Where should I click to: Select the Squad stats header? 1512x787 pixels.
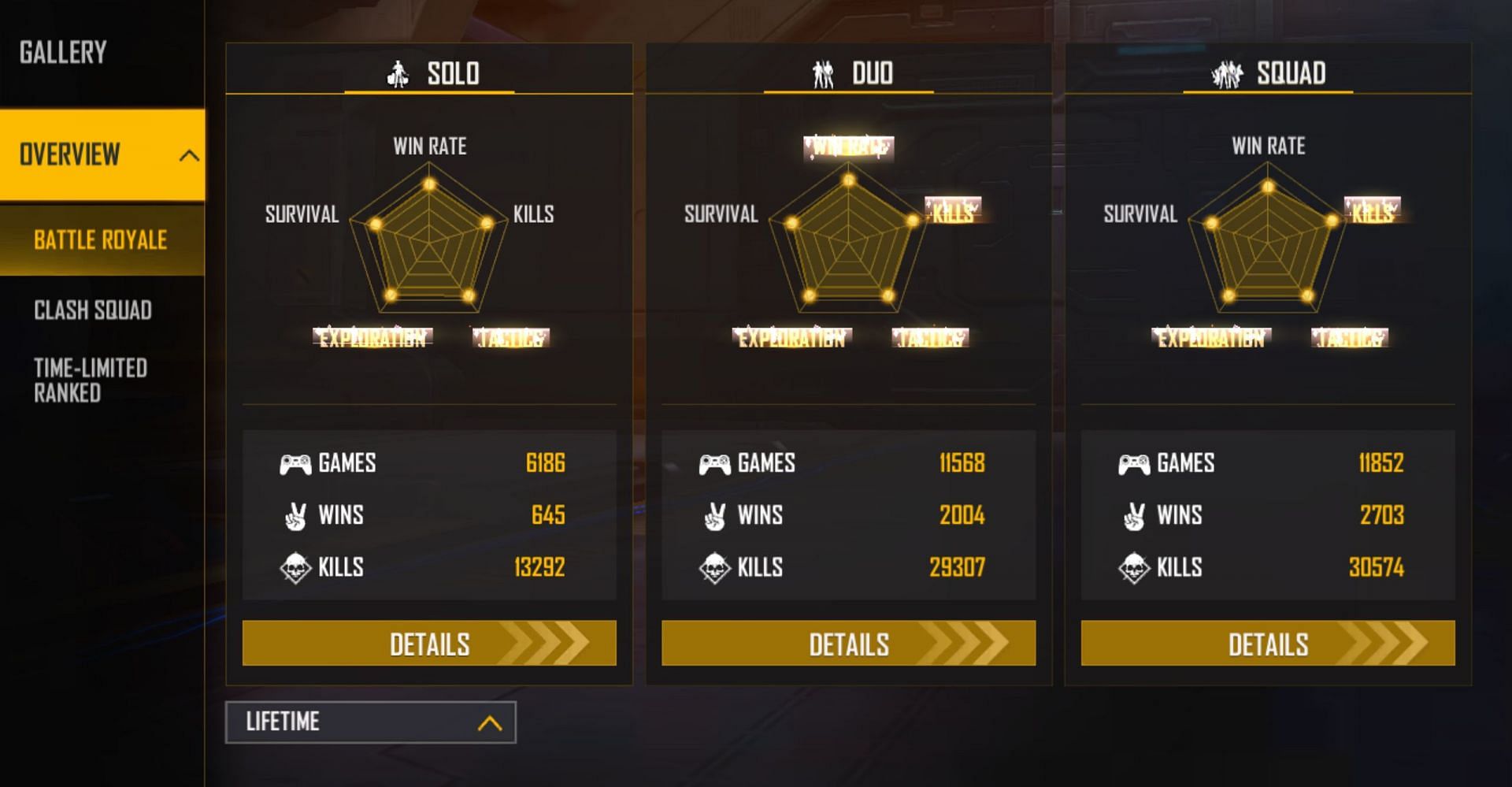click(1269, 73)
